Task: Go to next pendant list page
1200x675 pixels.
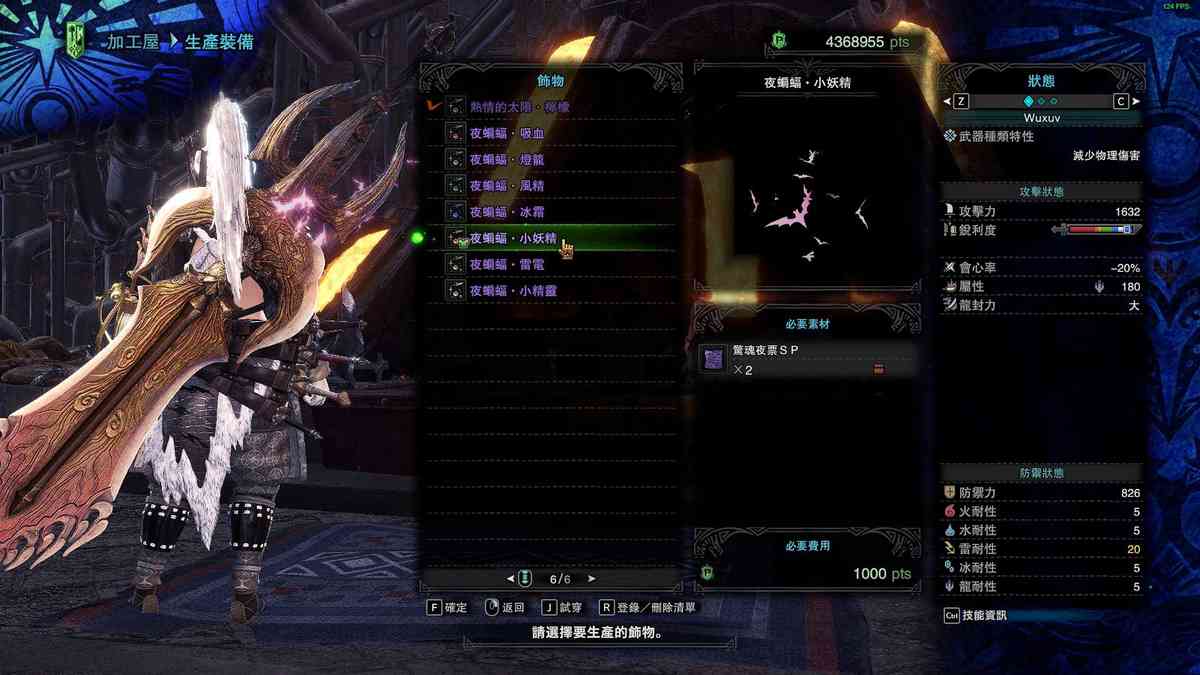Action: click(592, 578)
